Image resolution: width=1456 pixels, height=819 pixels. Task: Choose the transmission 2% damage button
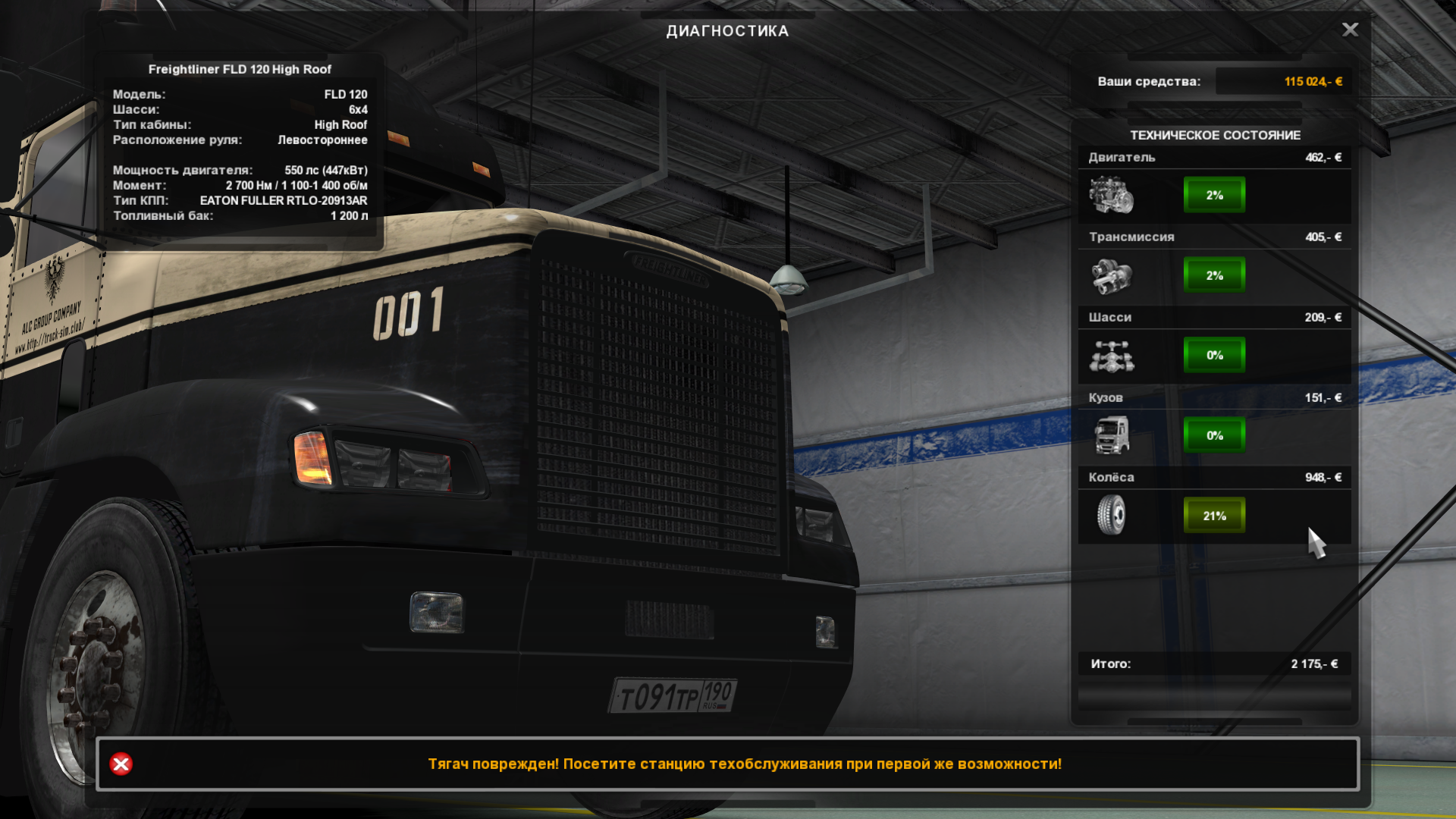1214,275
